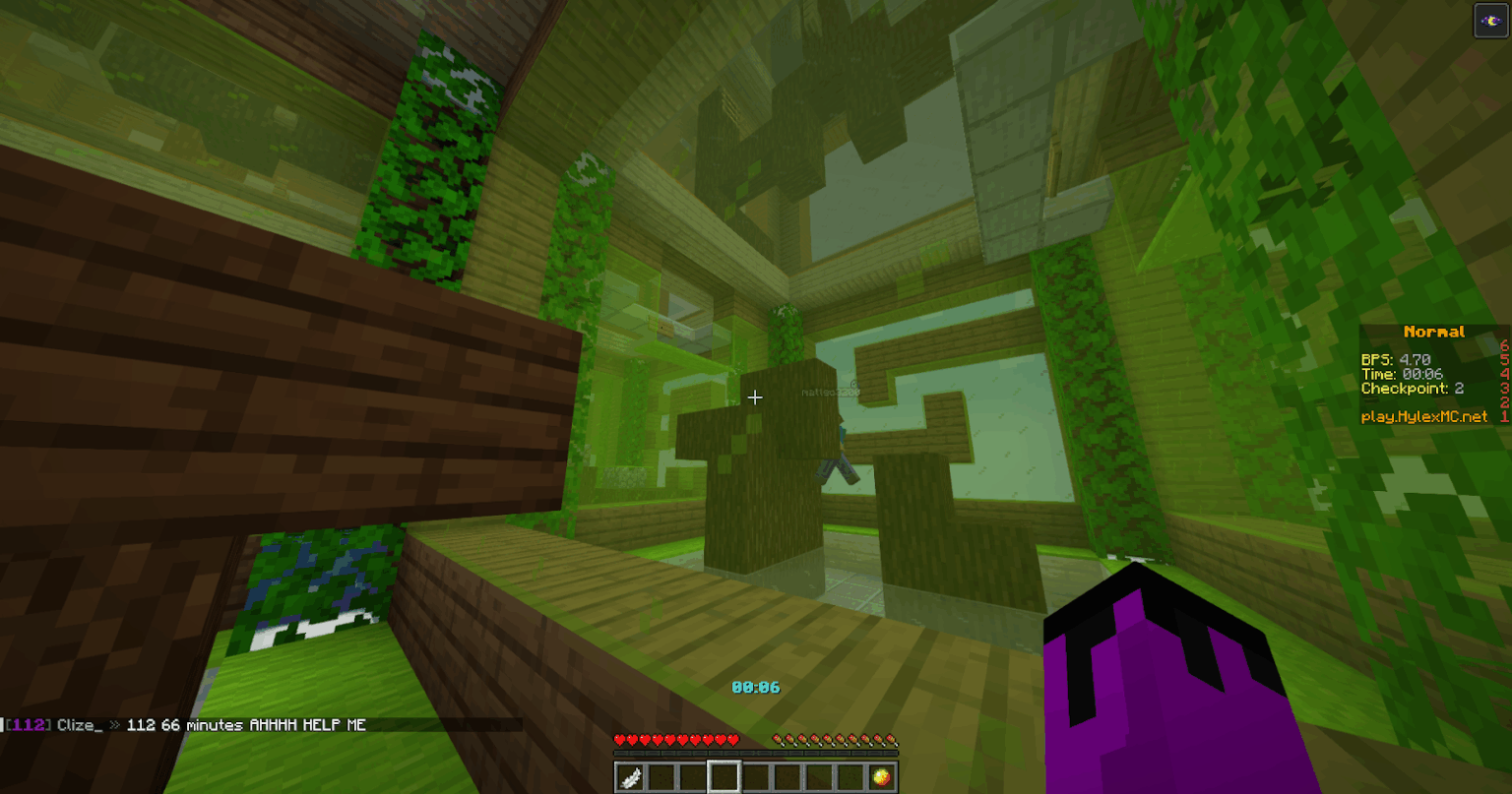The height and width of the screenshot is (794, 1512).
Task: Click the Normal header of the sidebar
Action: point(1433,332)
